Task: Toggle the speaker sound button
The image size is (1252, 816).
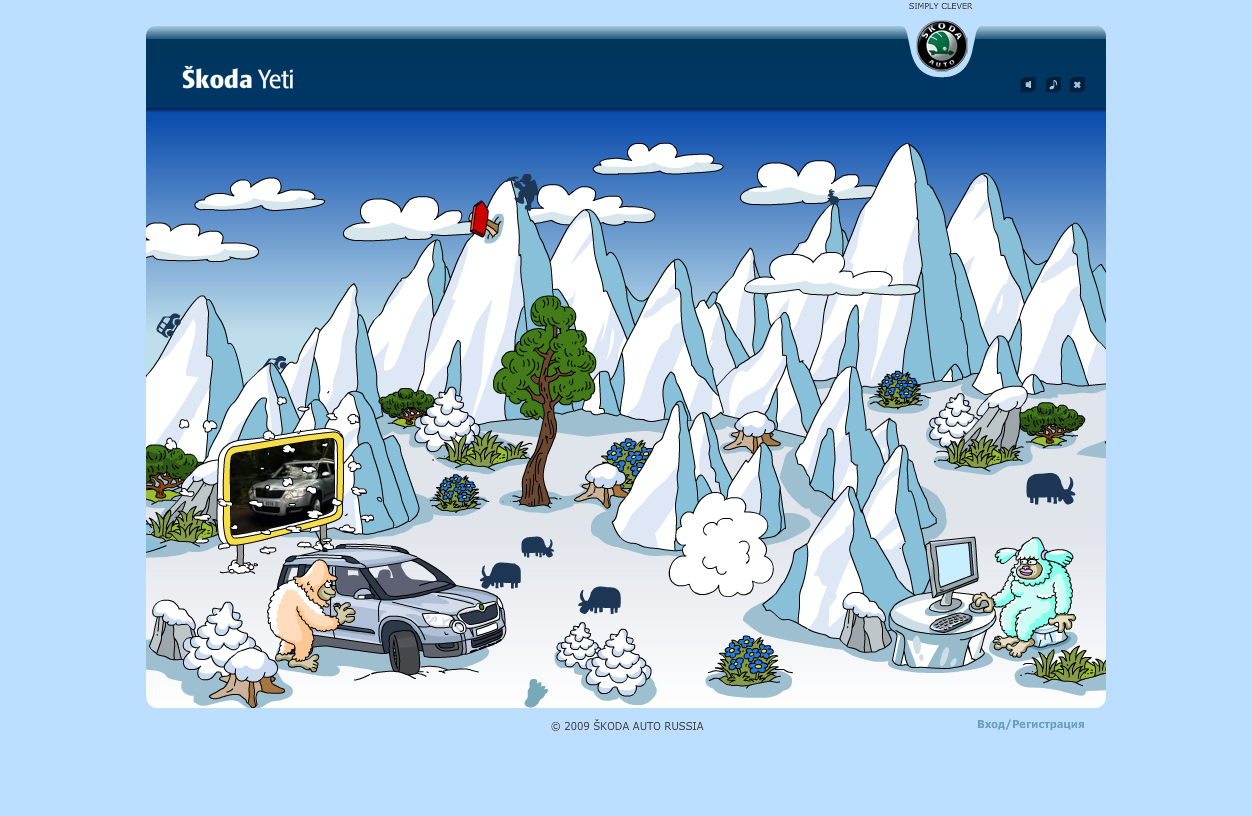Action: pyautogui.click(x=1028, y=85)
